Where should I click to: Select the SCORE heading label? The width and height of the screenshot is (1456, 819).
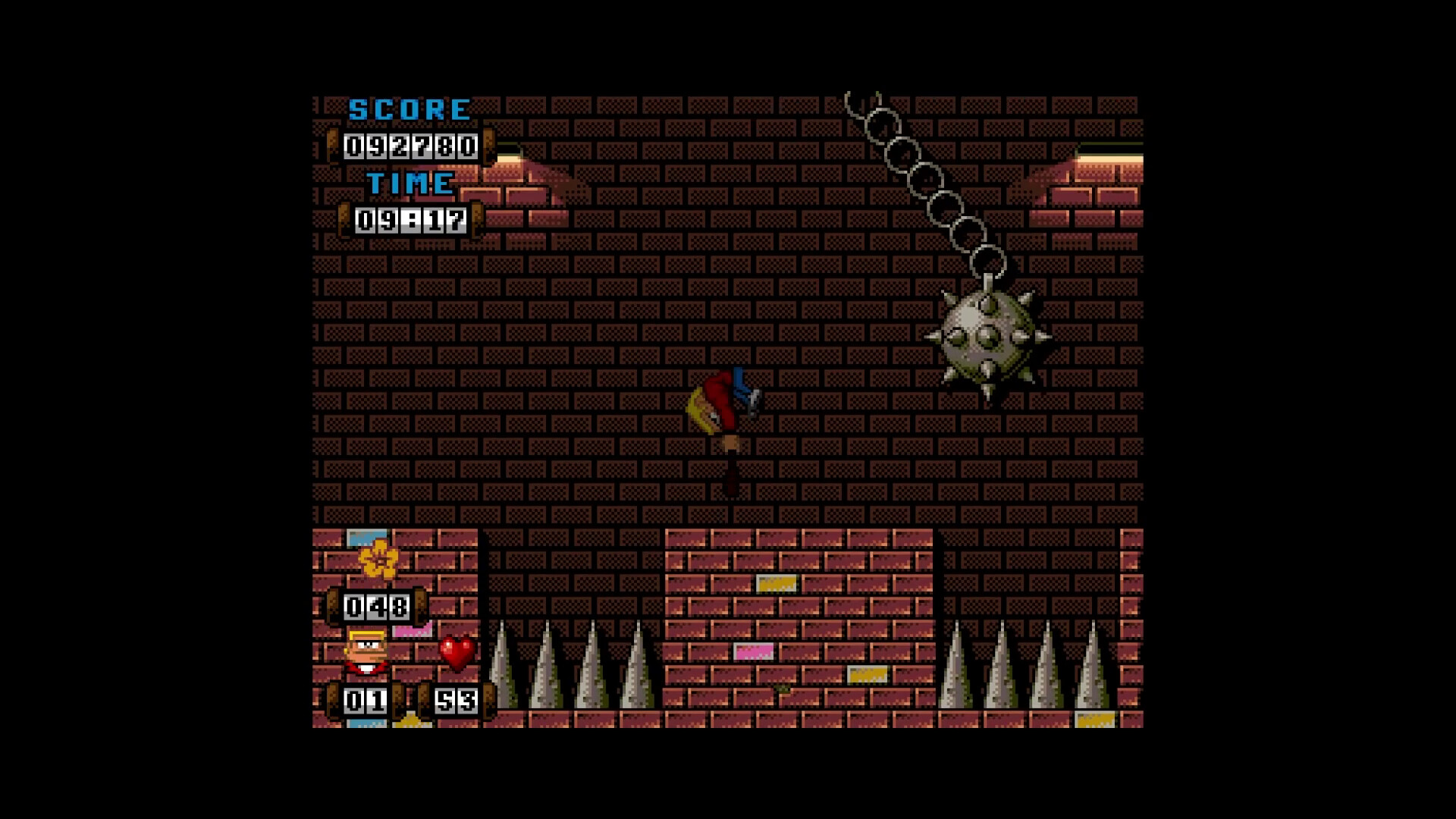(408, 107)
